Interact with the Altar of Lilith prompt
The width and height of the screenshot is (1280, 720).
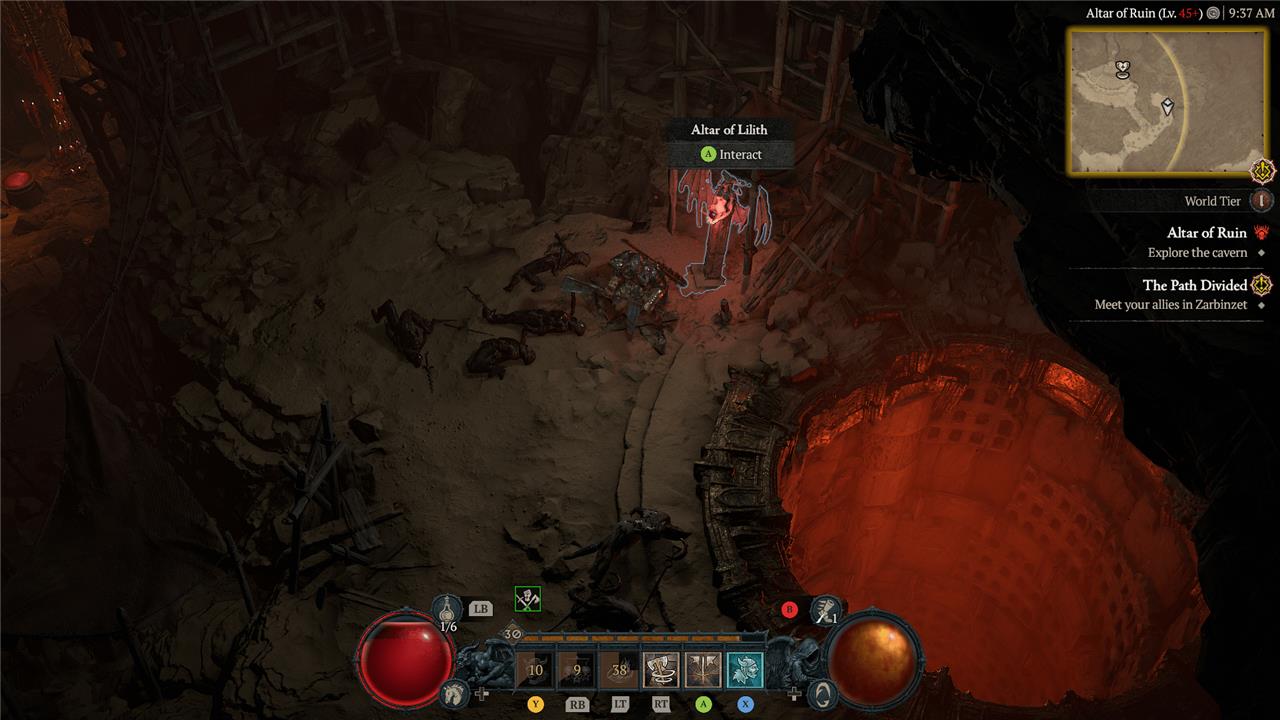tap(731, 155)
